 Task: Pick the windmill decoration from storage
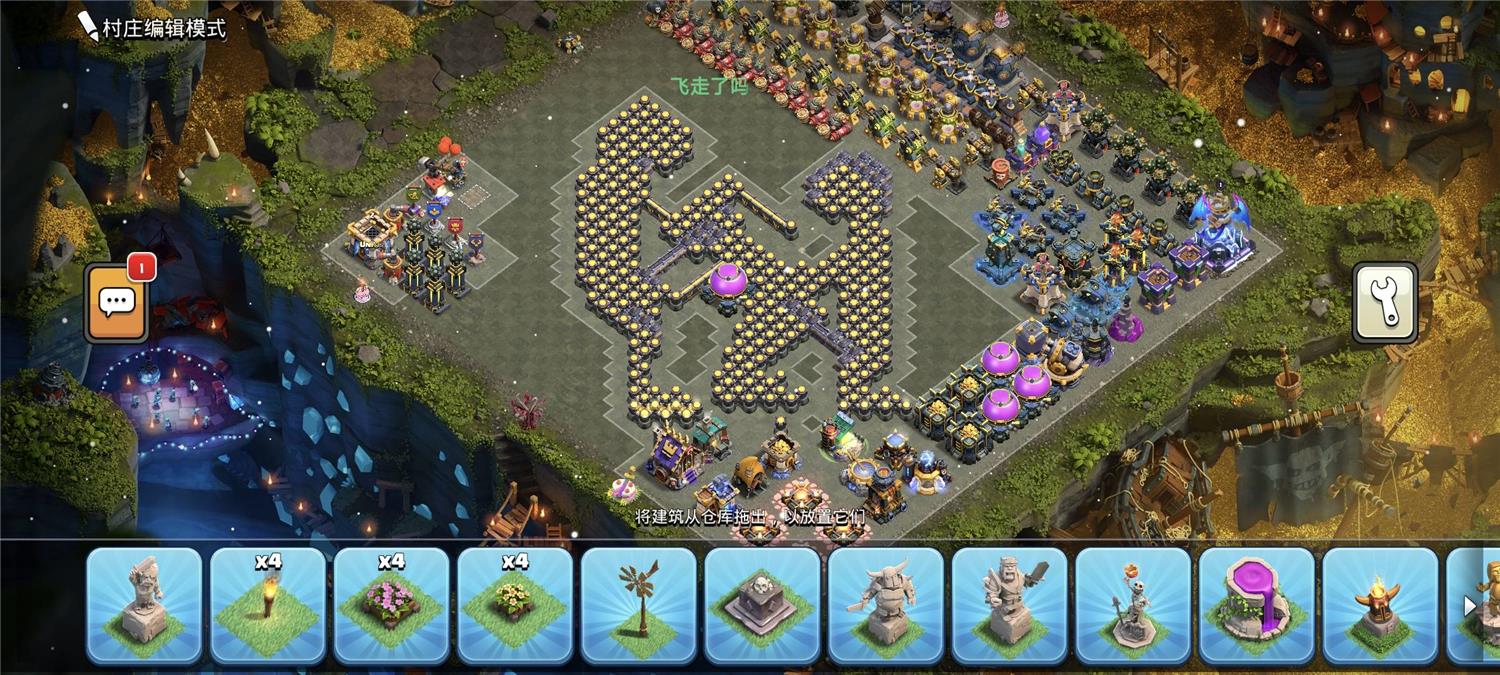coord(639,605)
